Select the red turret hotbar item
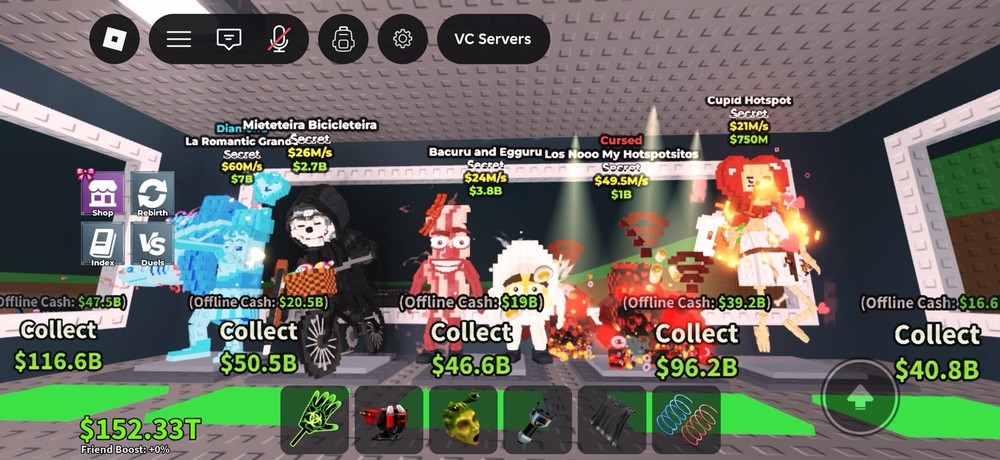Image resolution: width=1000 pixels, height=460 pixels. click(388, 419)
